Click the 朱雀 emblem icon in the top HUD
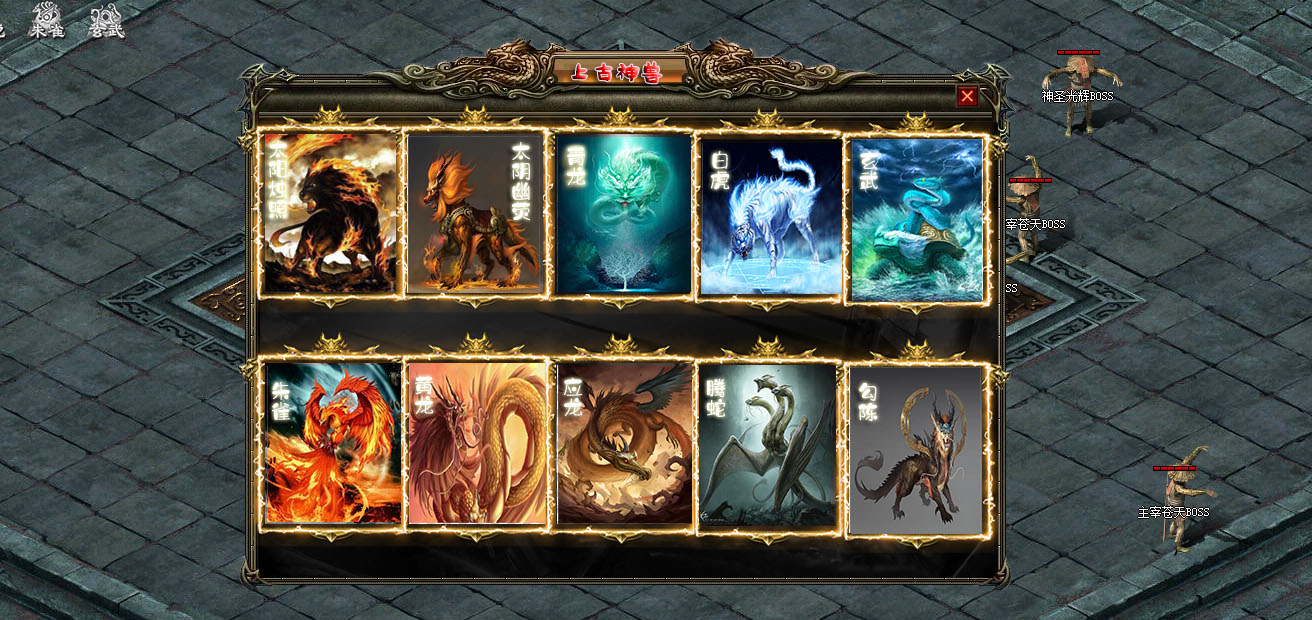The height and width of the screenshot is (620, 1312). tap(46, 20)
